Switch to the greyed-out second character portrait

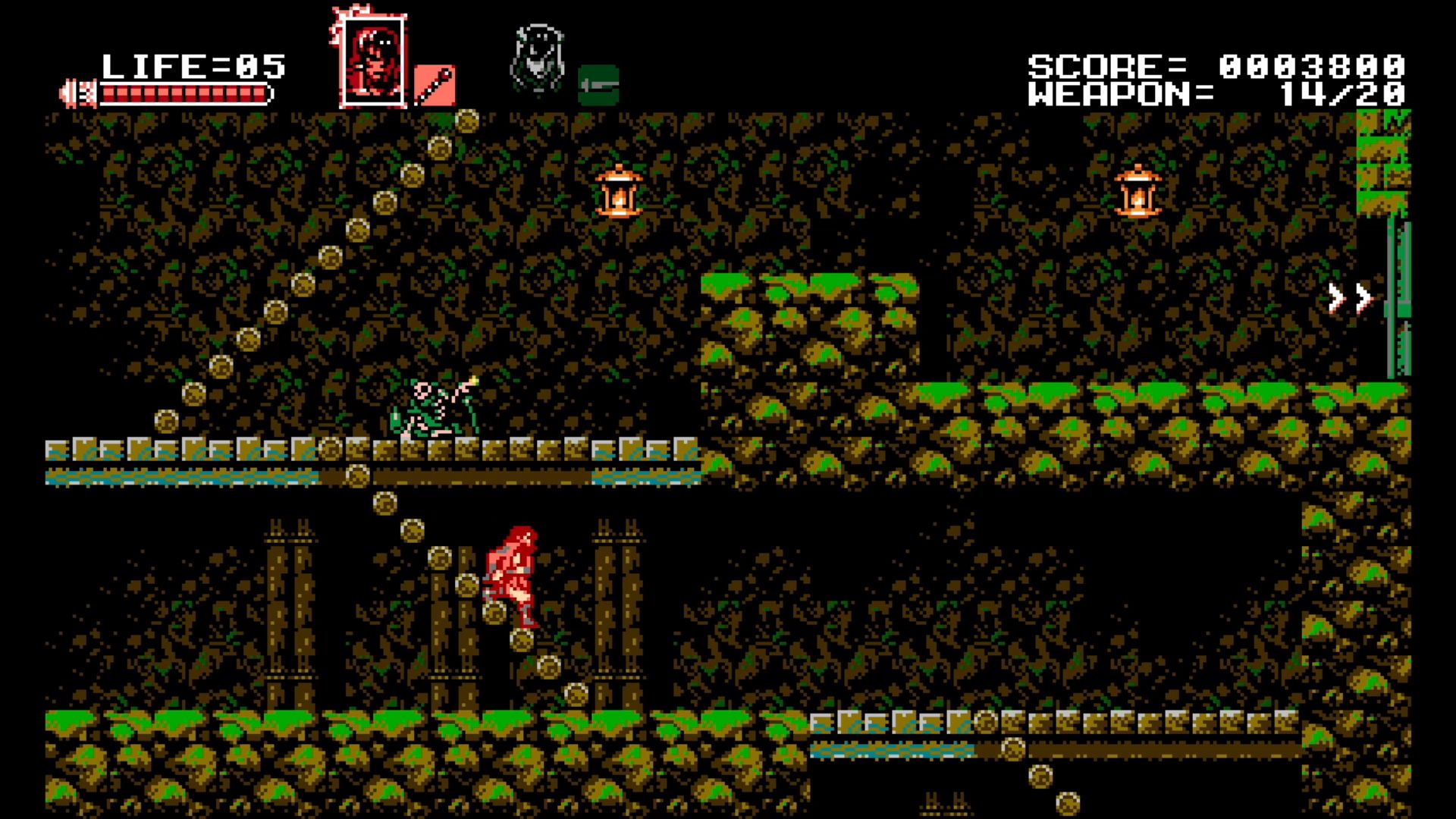pyautogui.click(x=538, y=61)
